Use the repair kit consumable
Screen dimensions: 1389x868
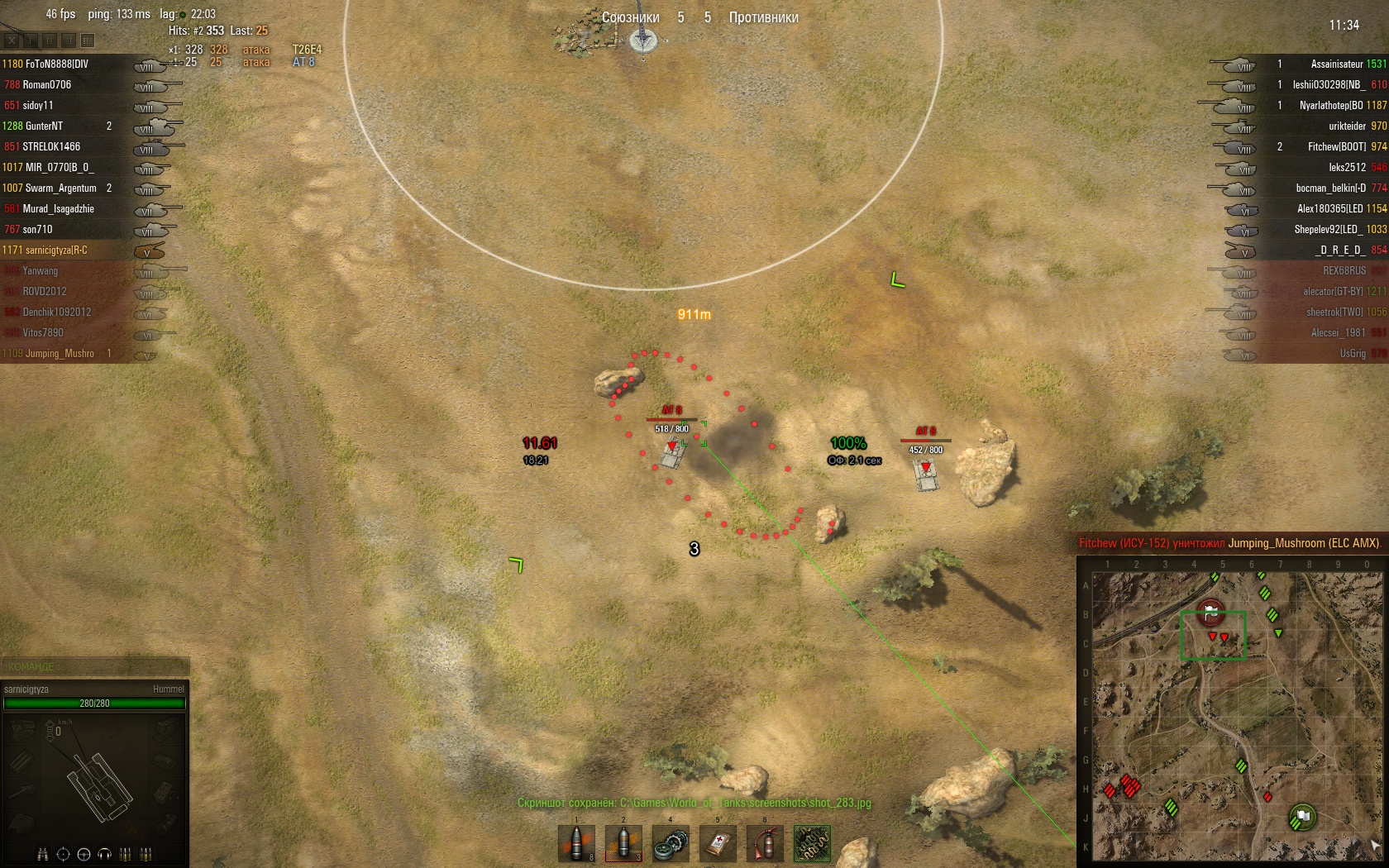coord(671,843)
